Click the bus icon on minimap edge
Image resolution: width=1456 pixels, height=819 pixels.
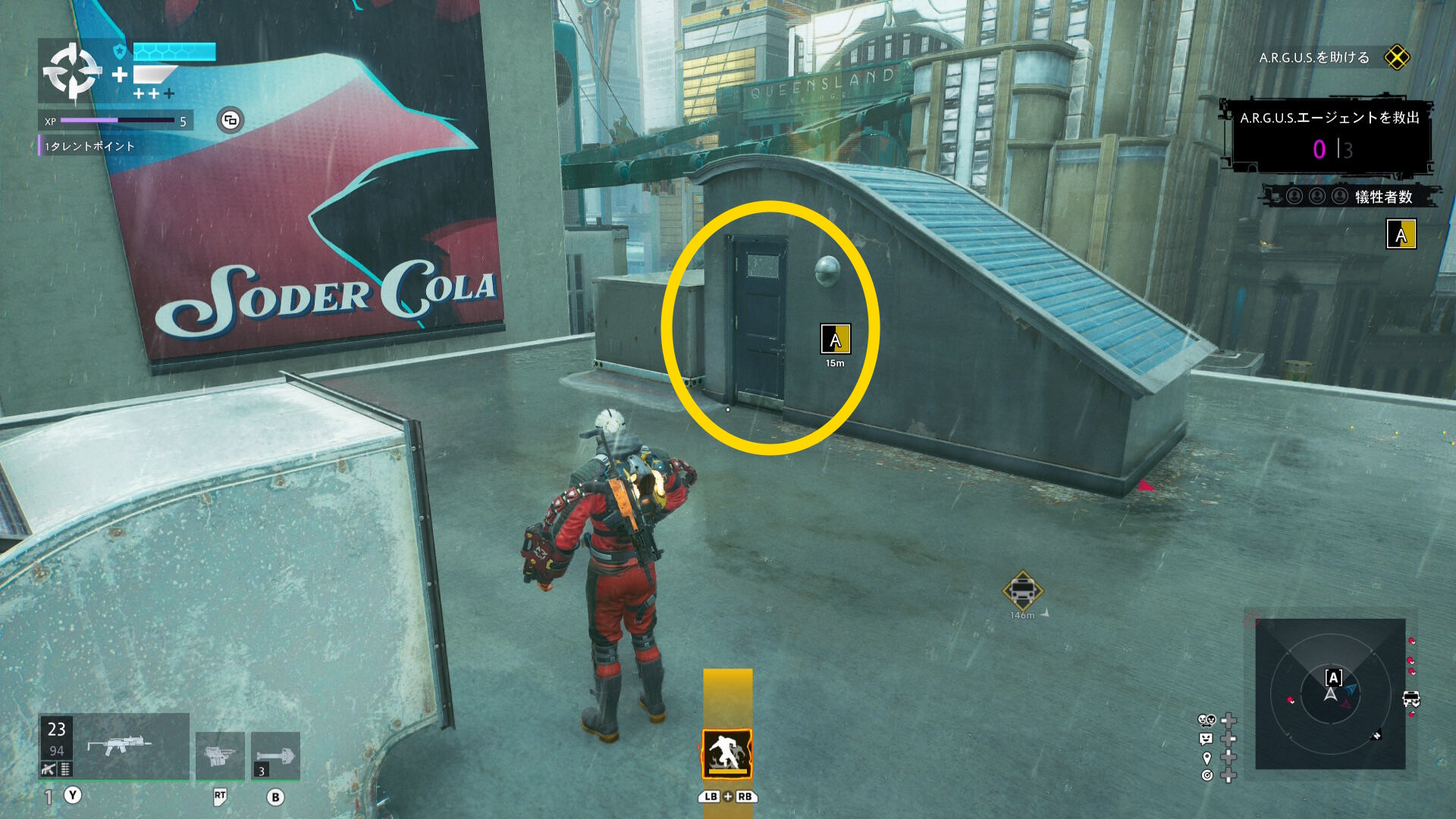[x=1411, y=698]
